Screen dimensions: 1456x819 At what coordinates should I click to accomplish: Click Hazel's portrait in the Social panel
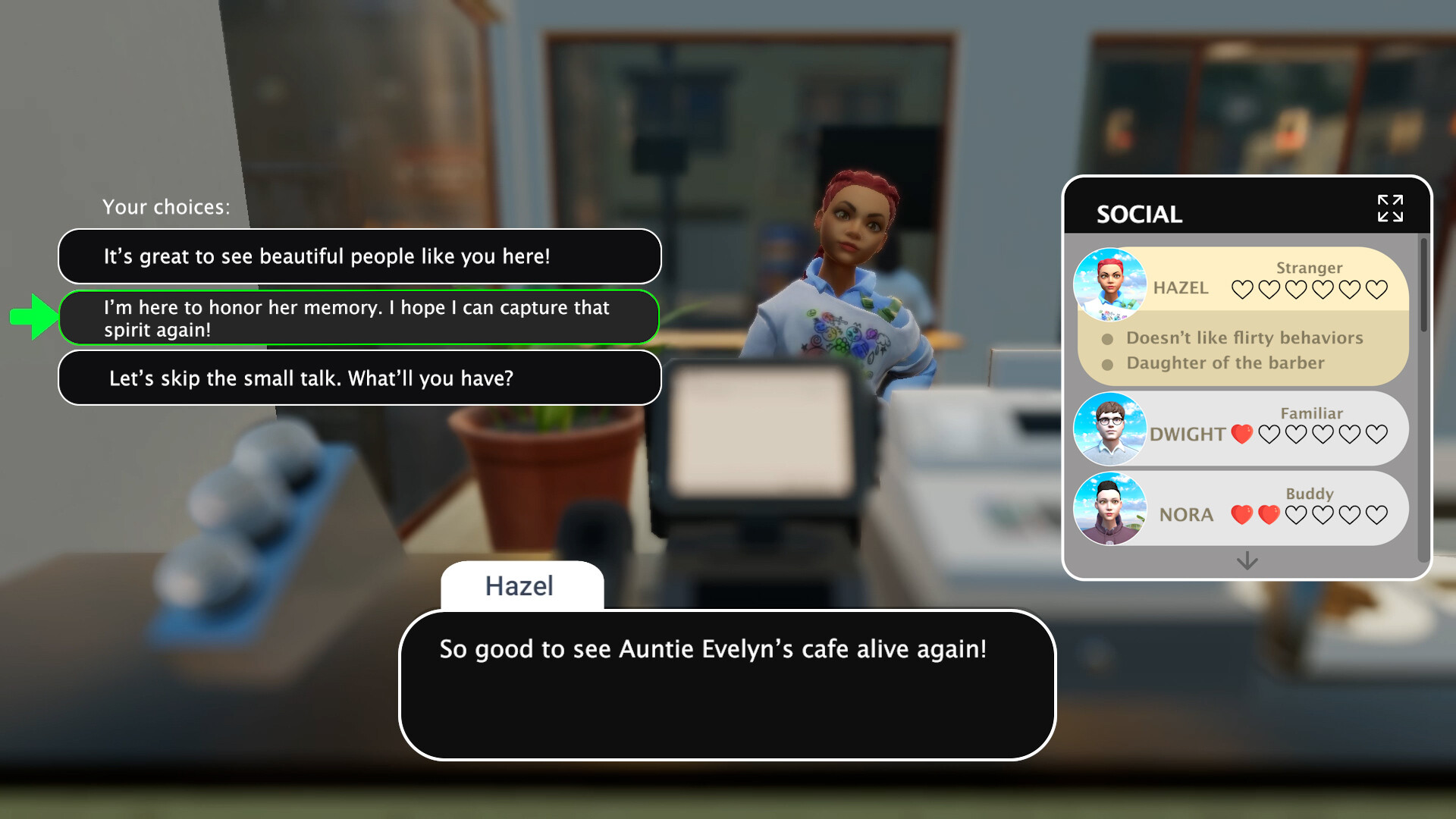pyautogui.click(x=1109, y=284)
